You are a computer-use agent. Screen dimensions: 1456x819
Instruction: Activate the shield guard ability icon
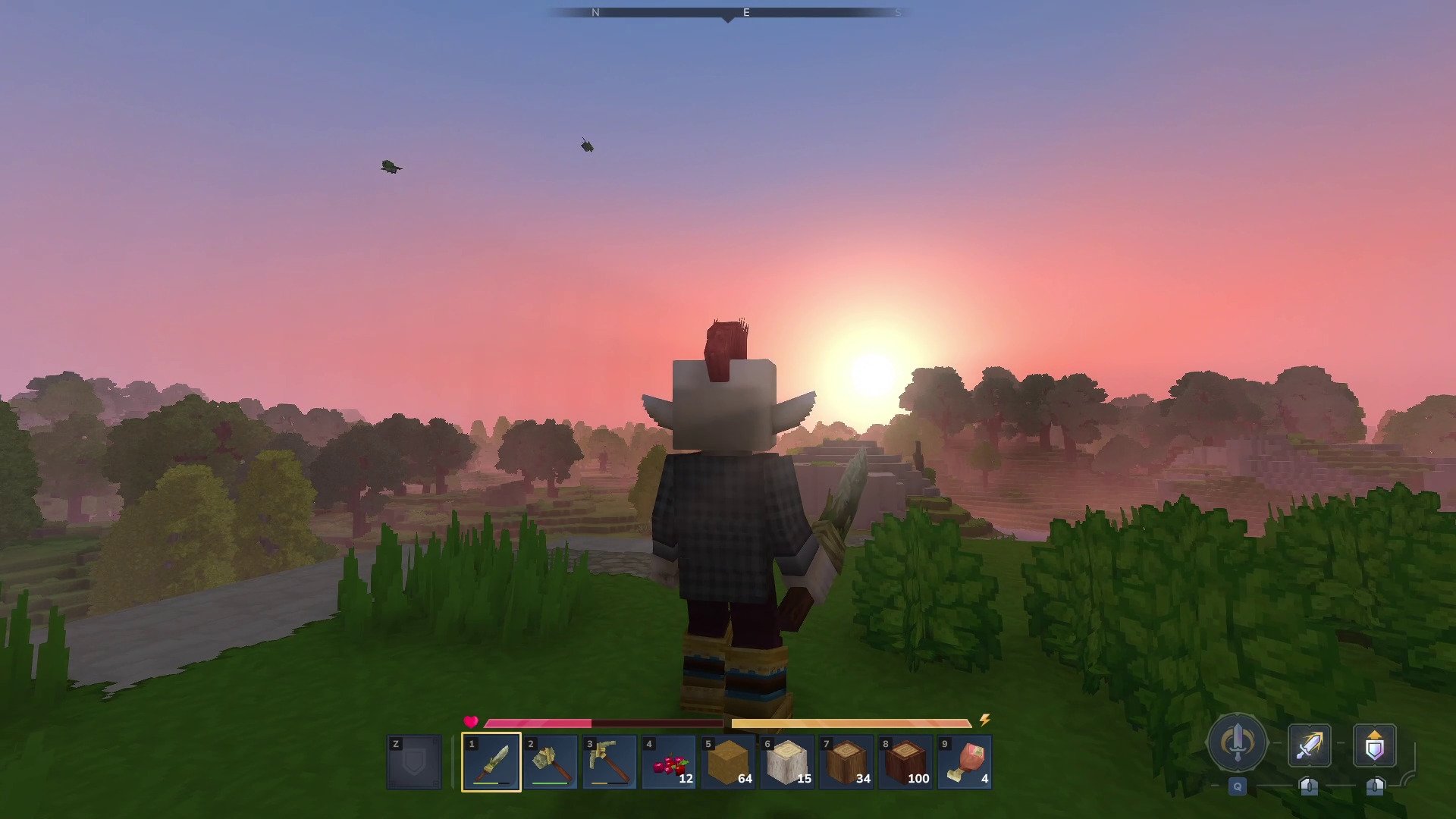1375,745
